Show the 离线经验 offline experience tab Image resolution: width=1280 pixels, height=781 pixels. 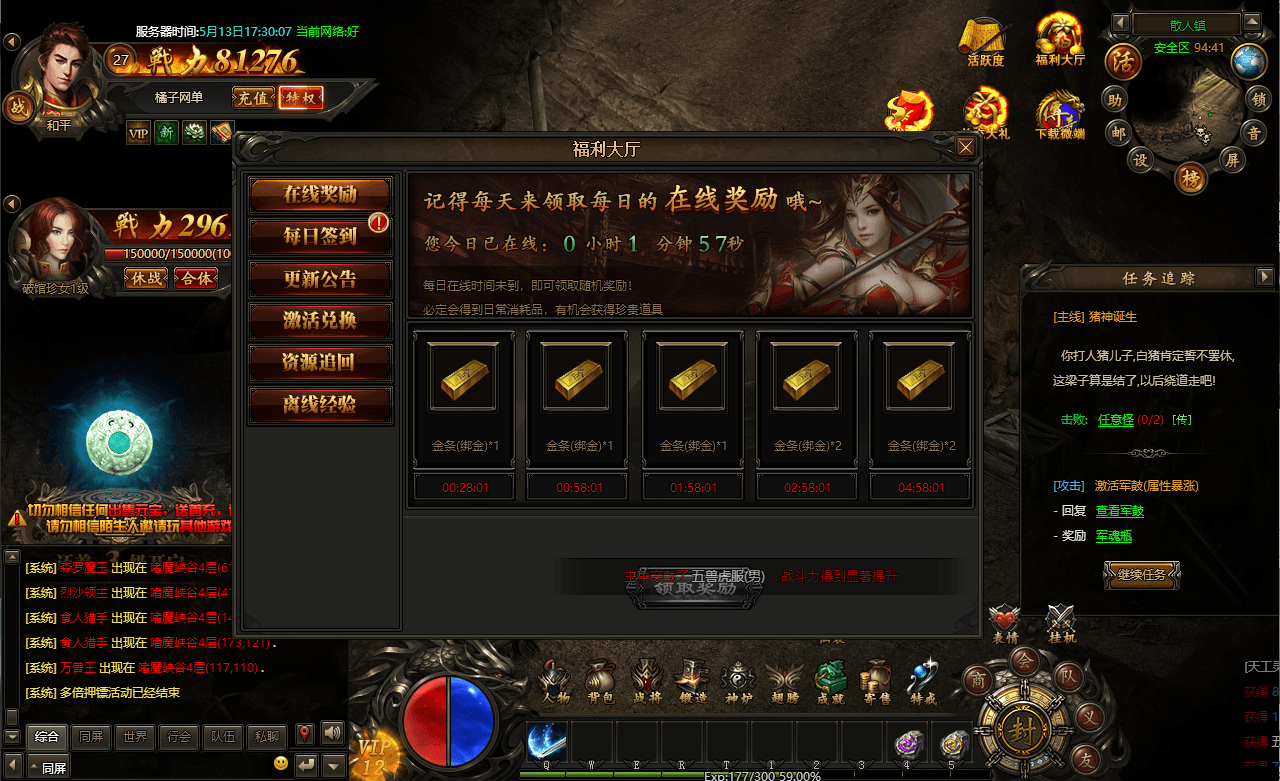click(320, 405)
